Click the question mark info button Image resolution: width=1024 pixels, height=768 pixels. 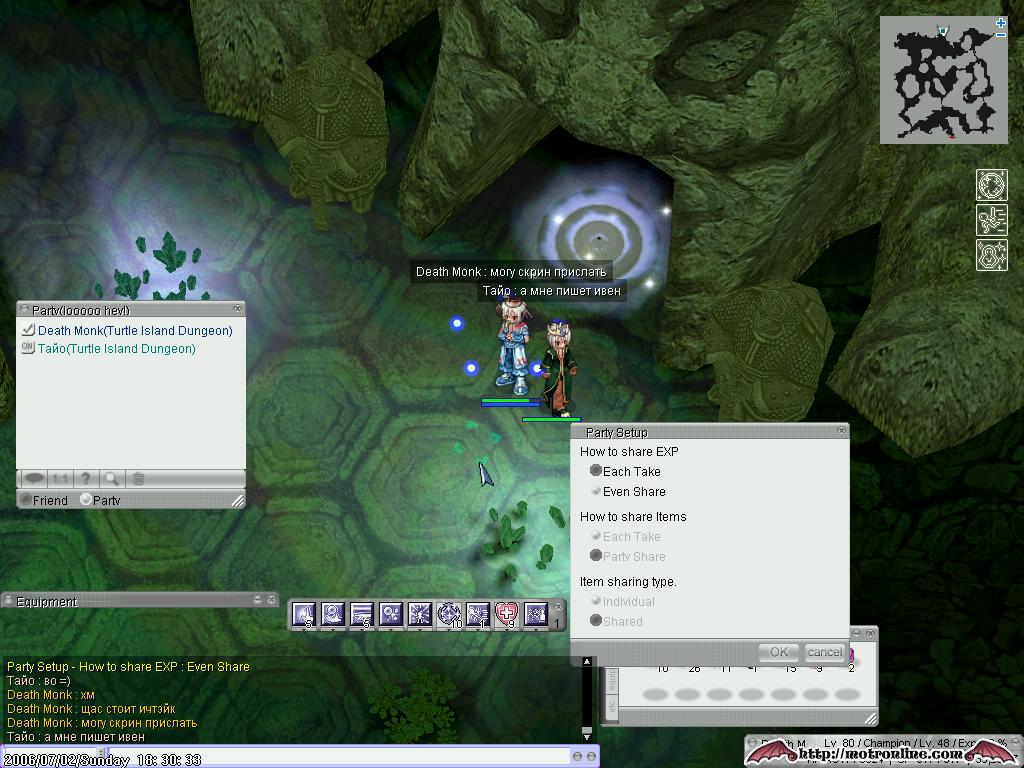(x=86, y=479)
